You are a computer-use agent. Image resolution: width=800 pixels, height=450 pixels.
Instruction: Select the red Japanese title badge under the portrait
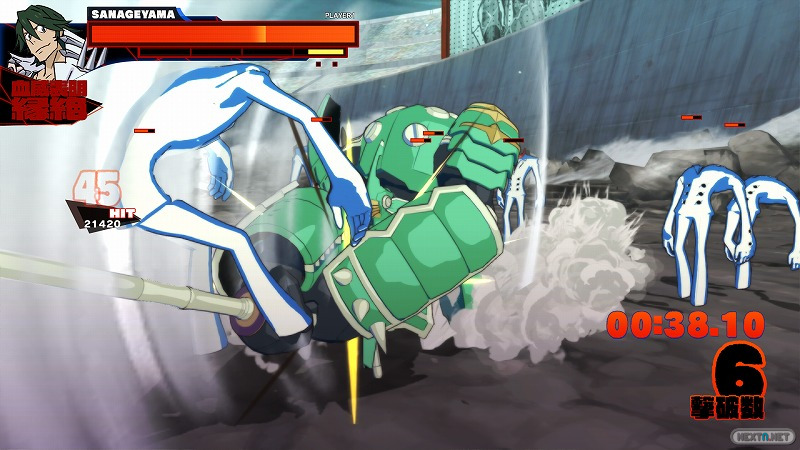click(x=50, y=103)
